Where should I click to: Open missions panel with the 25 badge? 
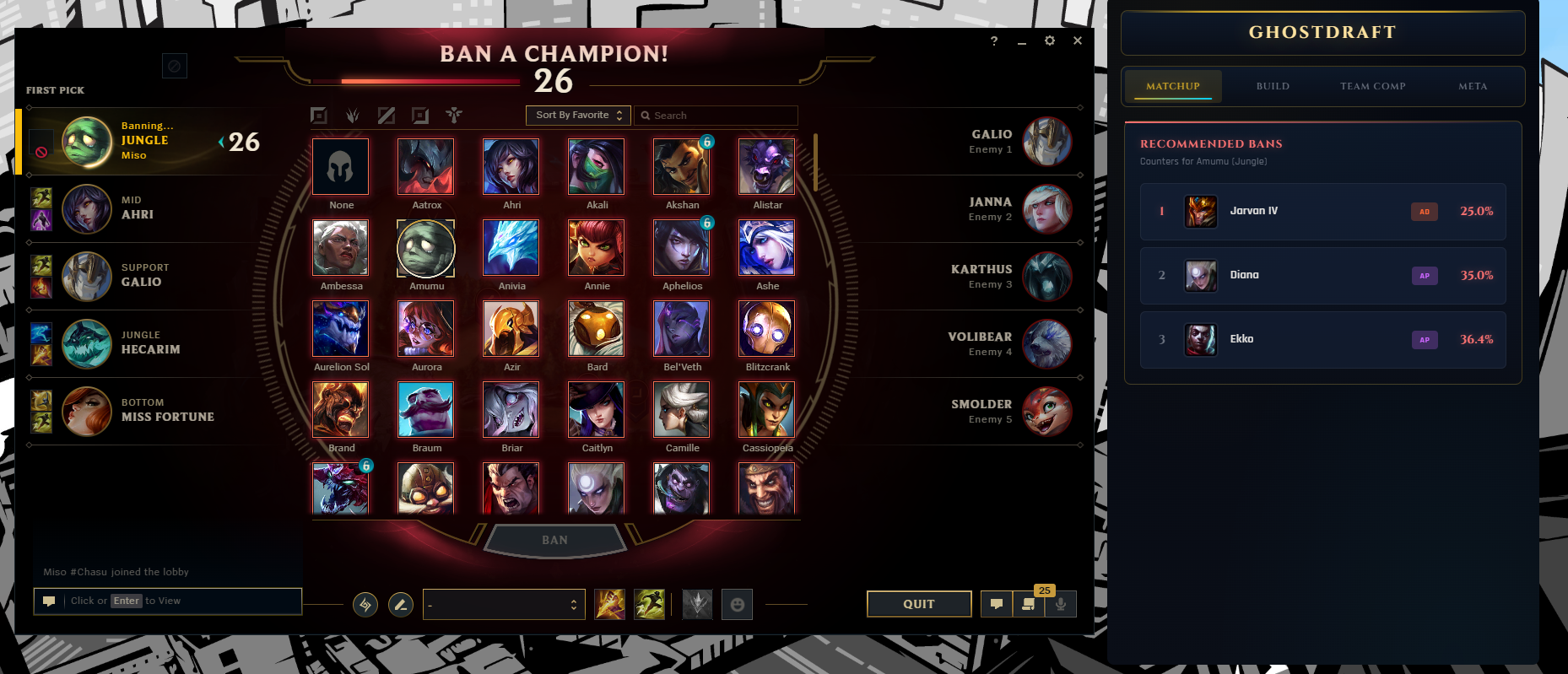pos(1028,604)
